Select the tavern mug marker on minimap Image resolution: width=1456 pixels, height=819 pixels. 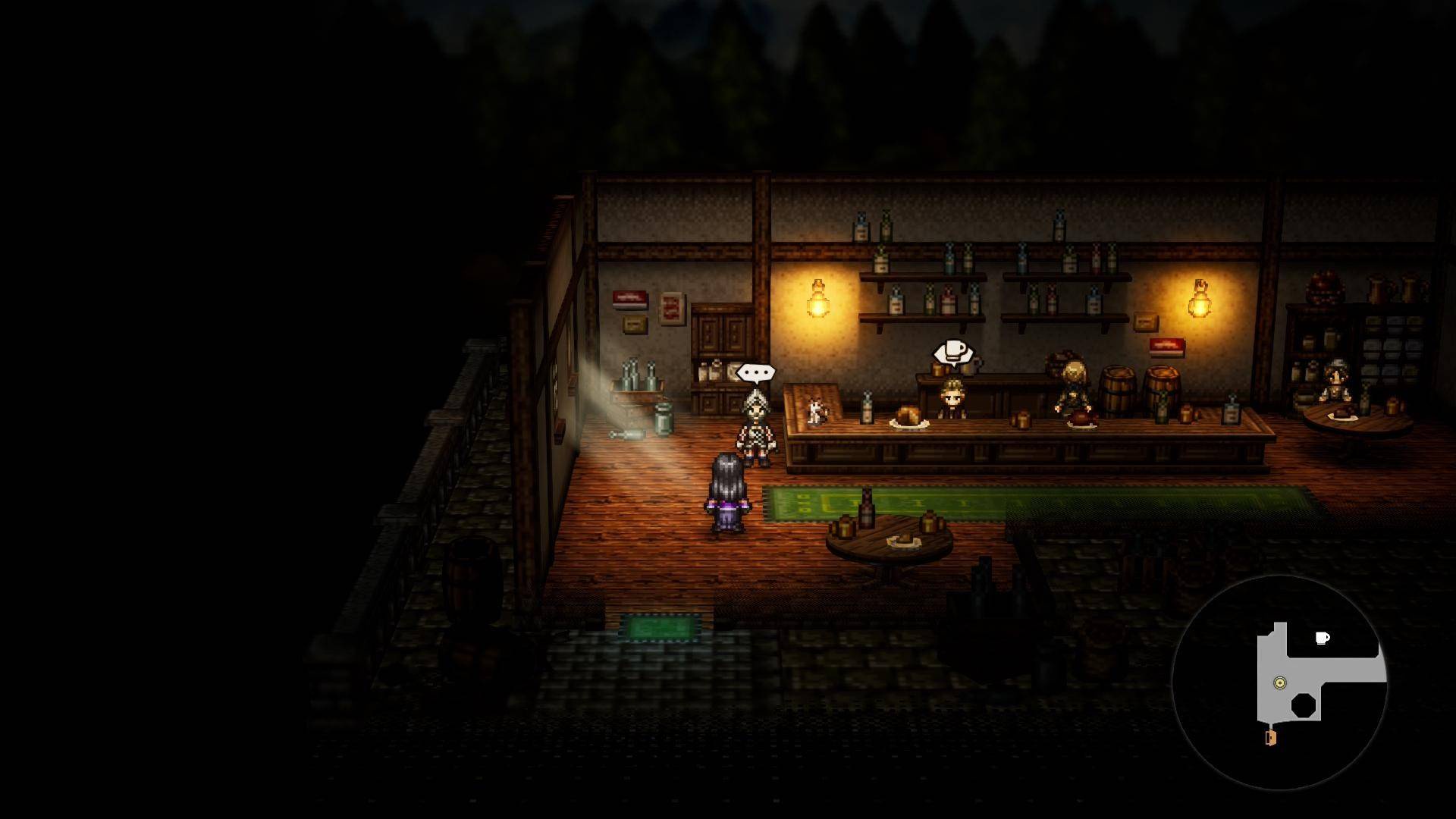1322,639
